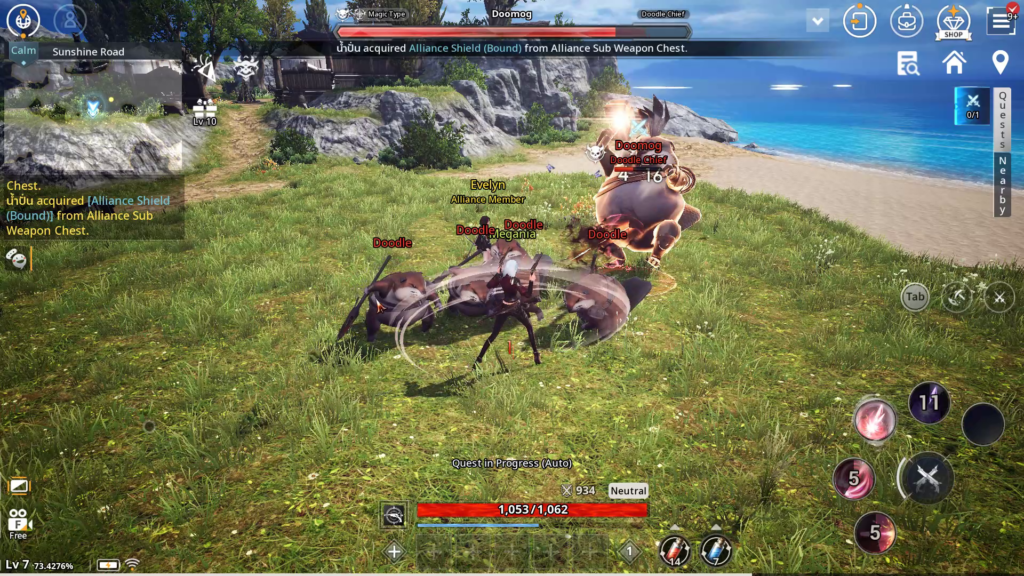
Task: Open the chat speech bubble
Action: click(17, 259)
